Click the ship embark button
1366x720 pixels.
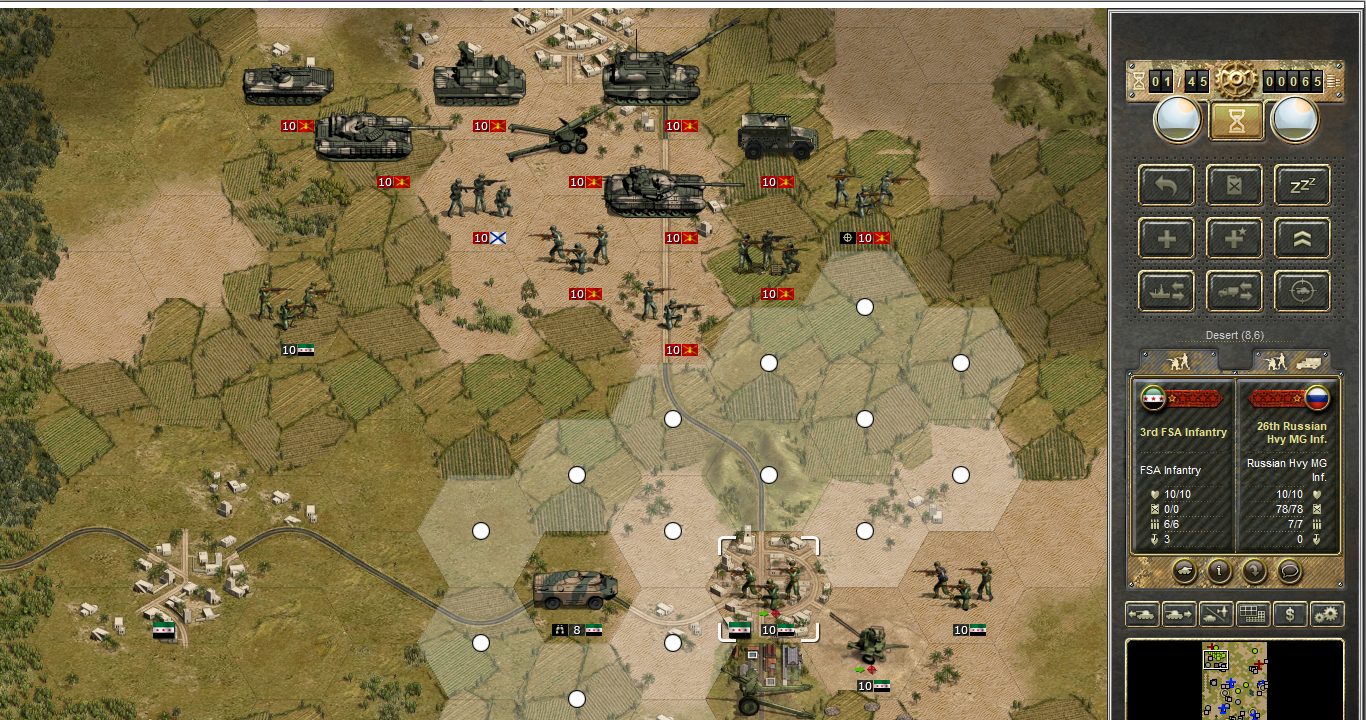1166,291
